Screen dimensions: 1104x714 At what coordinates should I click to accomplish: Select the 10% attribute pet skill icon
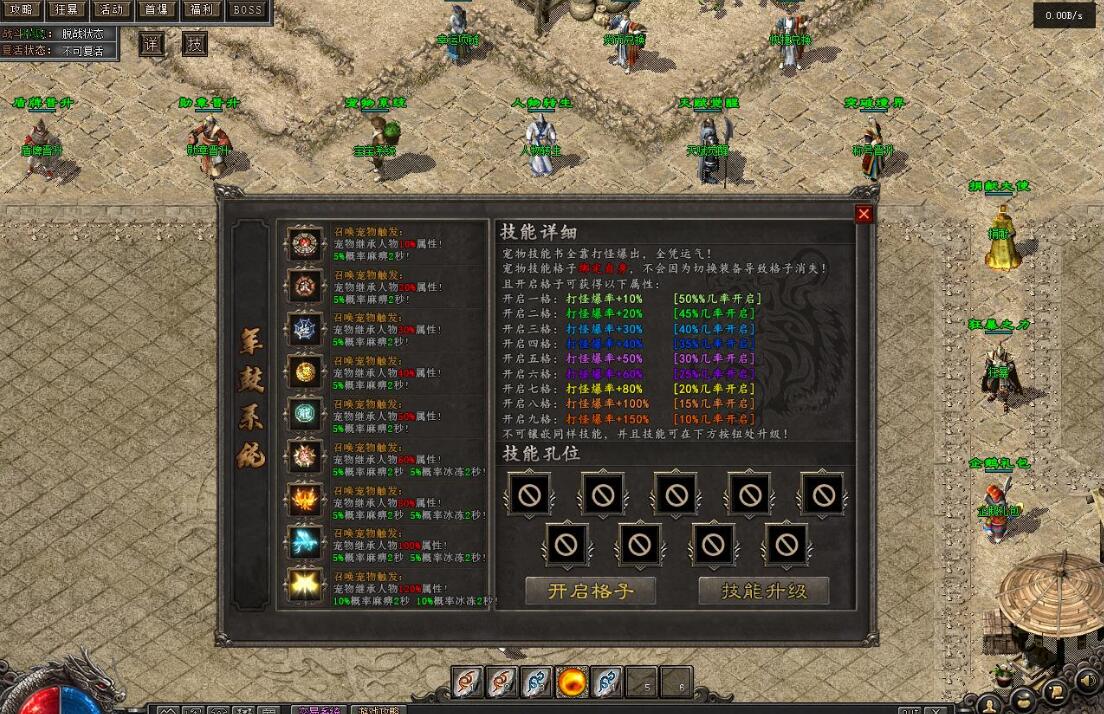pos(305,243)
